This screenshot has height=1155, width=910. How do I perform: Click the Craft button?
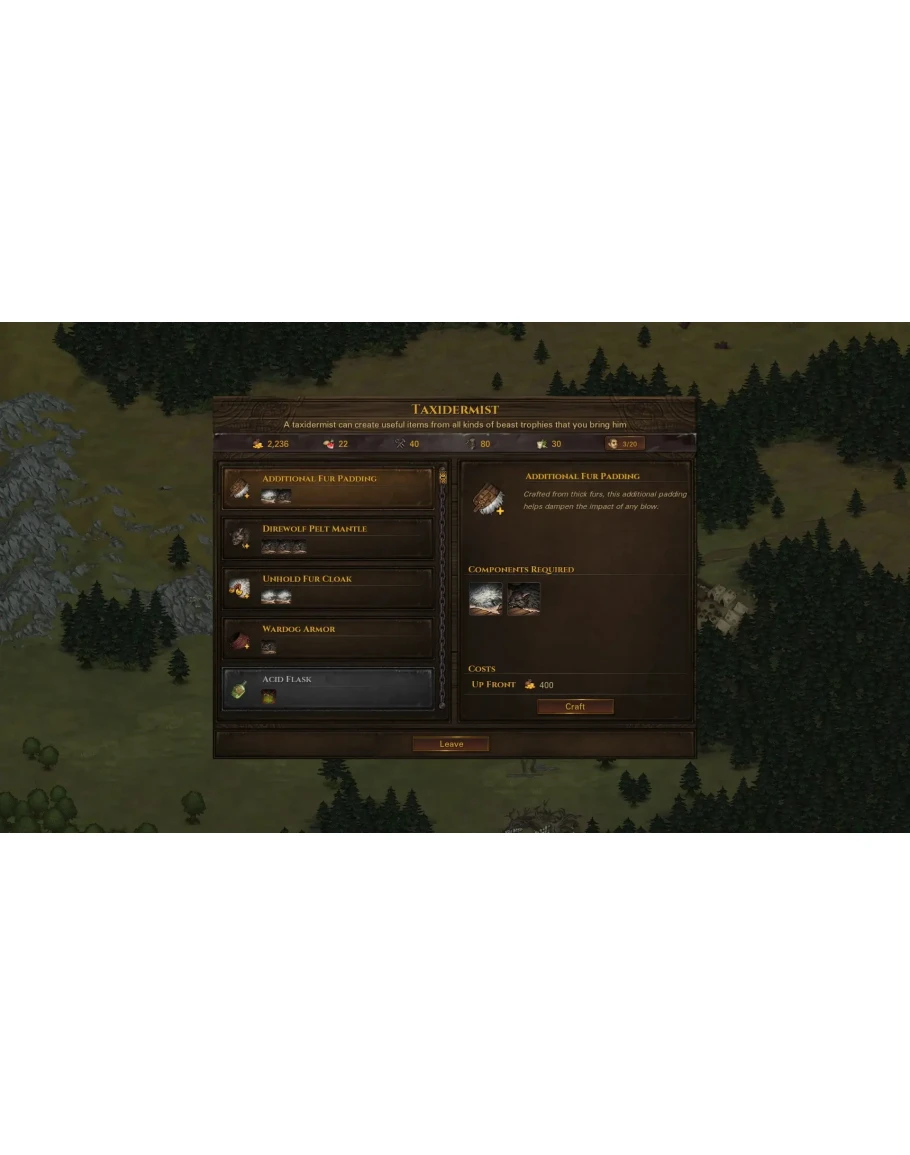[575, 707]
